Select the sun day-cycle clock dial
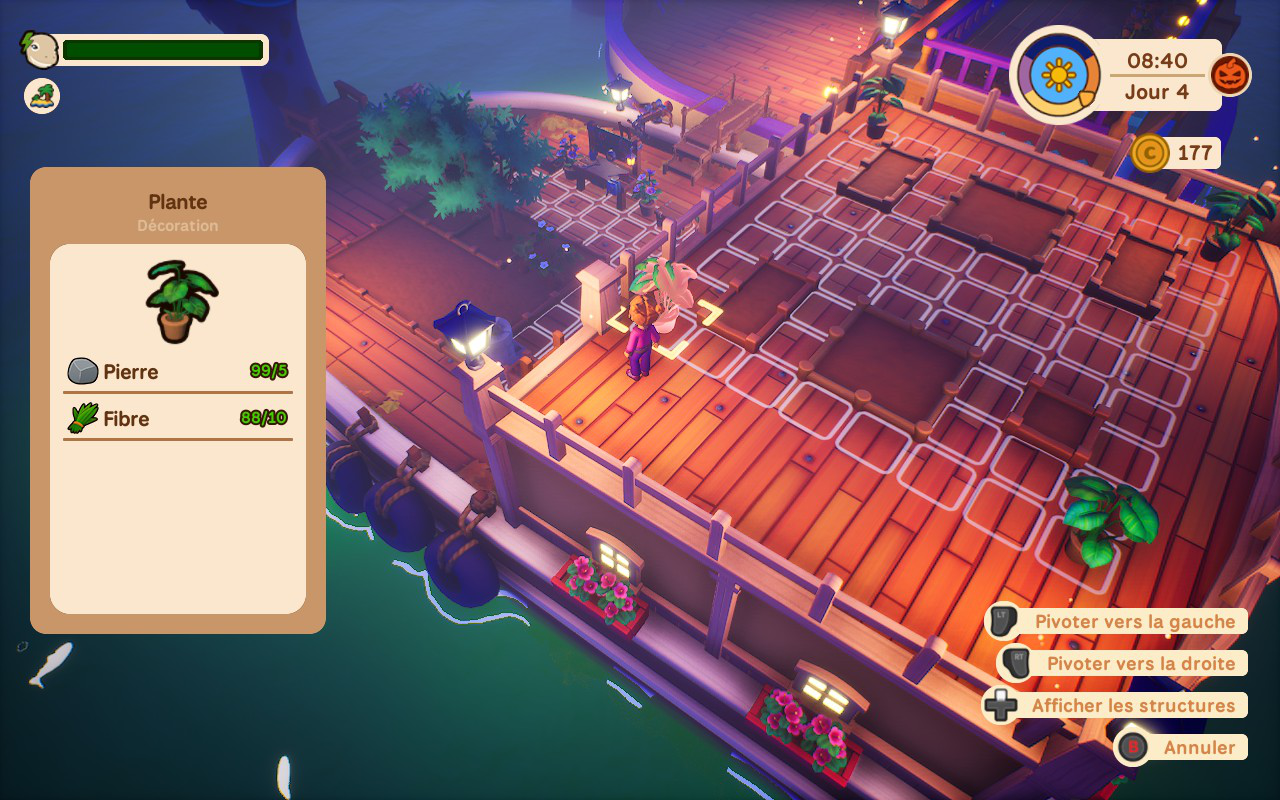The height and width of the screenshot is (800, 1280). [x=1056, y=75]
